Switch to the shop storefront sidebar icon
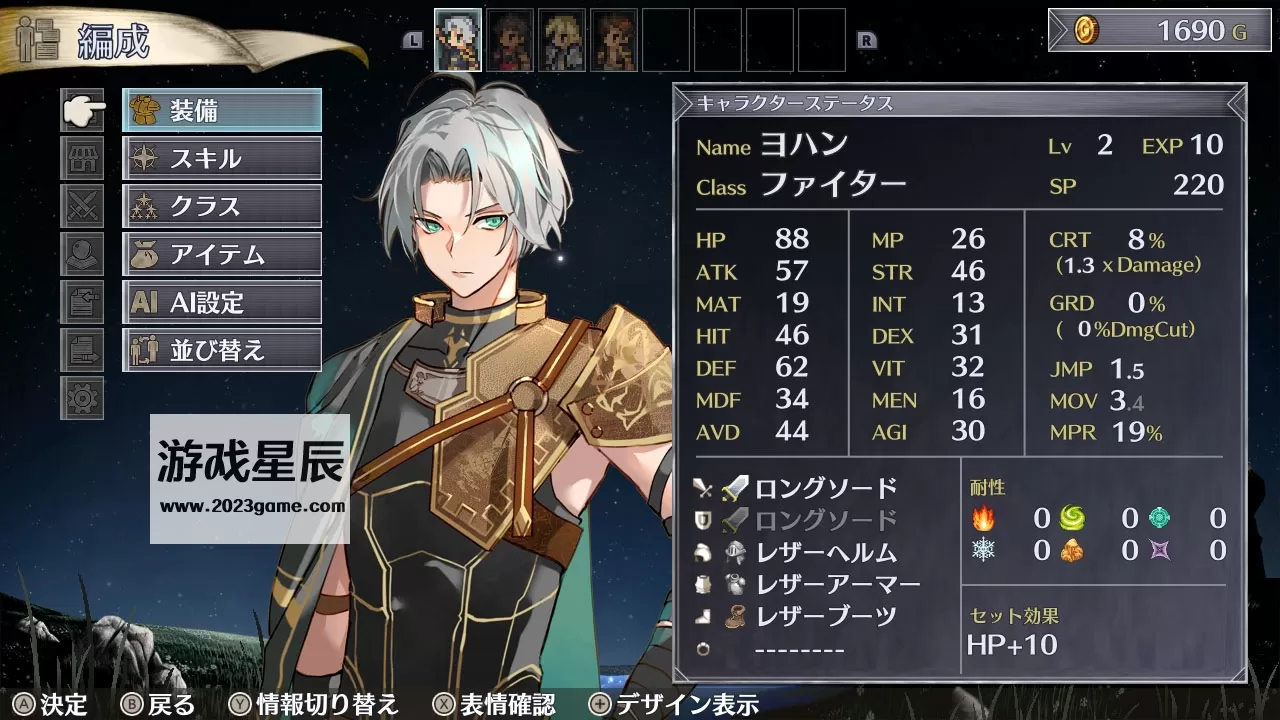The image size is (1280, 720). [82, 158]
